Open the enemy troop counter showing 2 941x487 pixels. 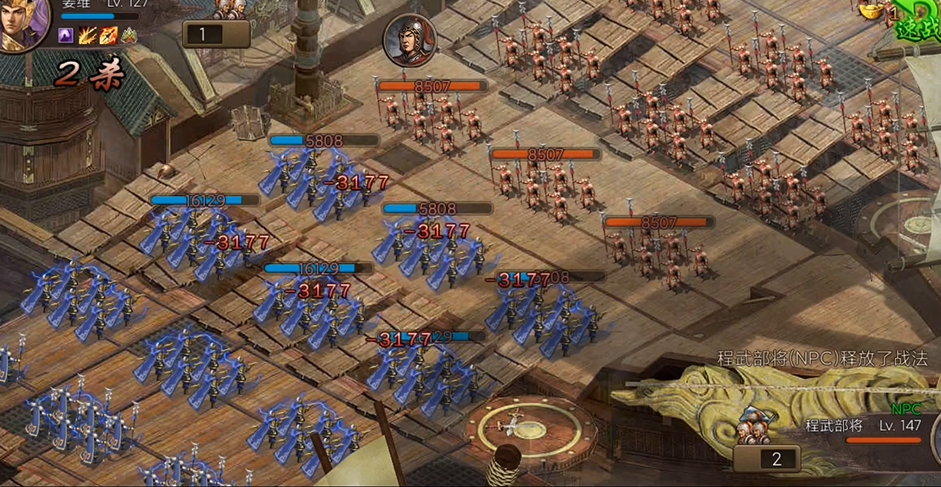pos(778,459)
